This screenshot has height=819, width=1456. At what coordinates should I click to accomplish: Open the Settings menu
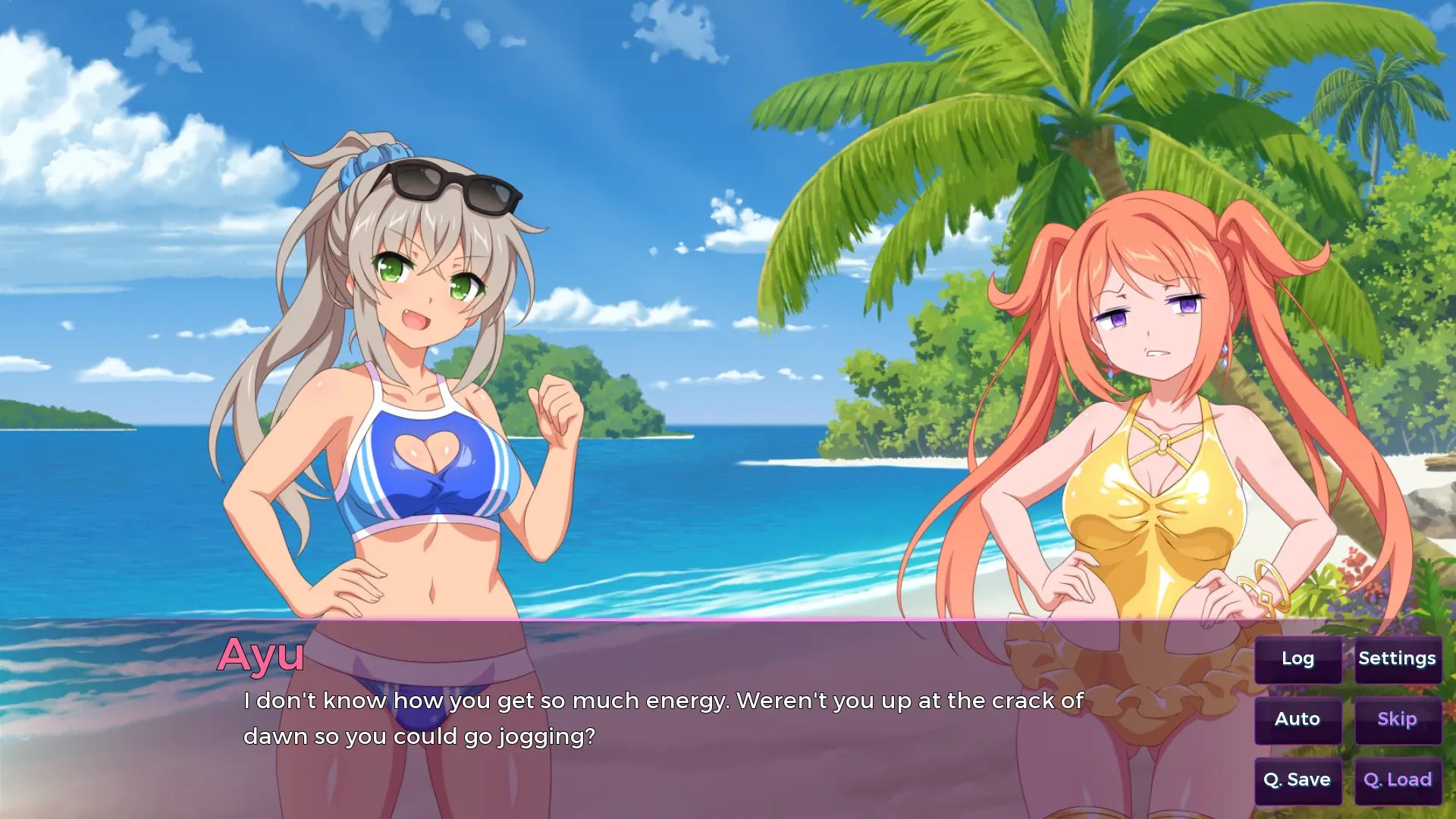click(1397, 659)
